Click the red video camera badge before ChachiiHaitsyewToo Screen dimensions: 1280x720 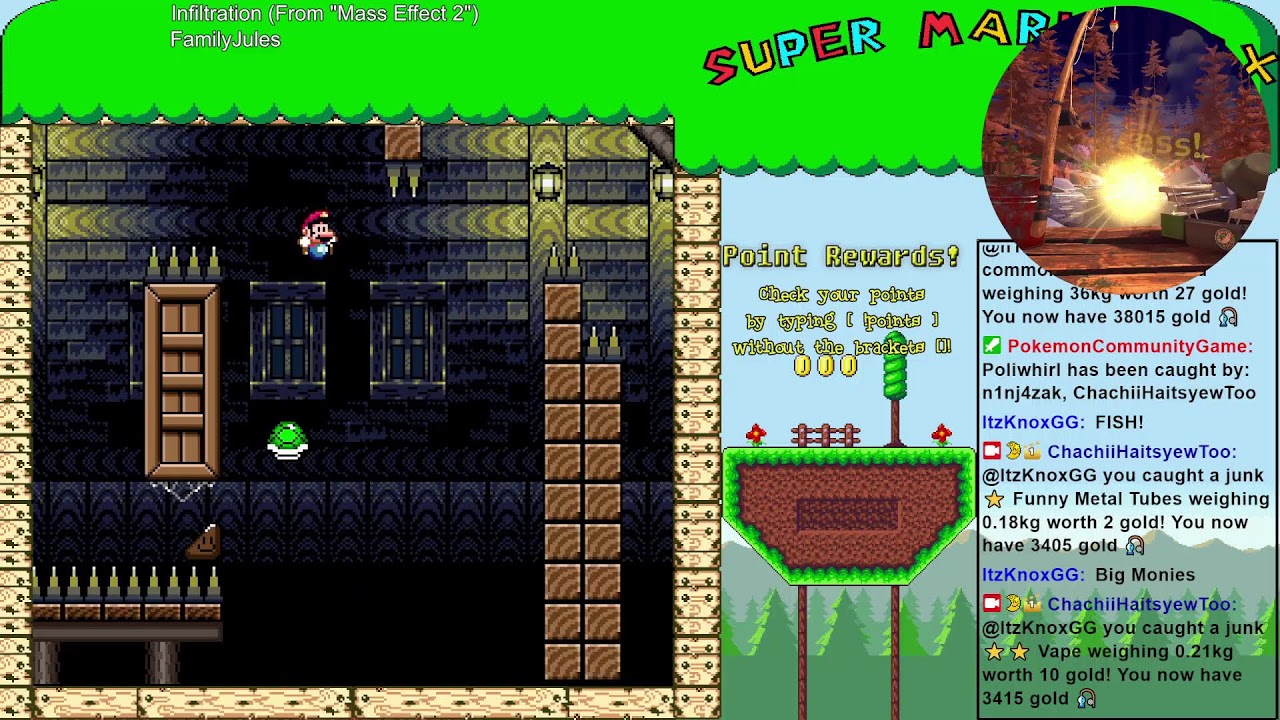(990, 451)
